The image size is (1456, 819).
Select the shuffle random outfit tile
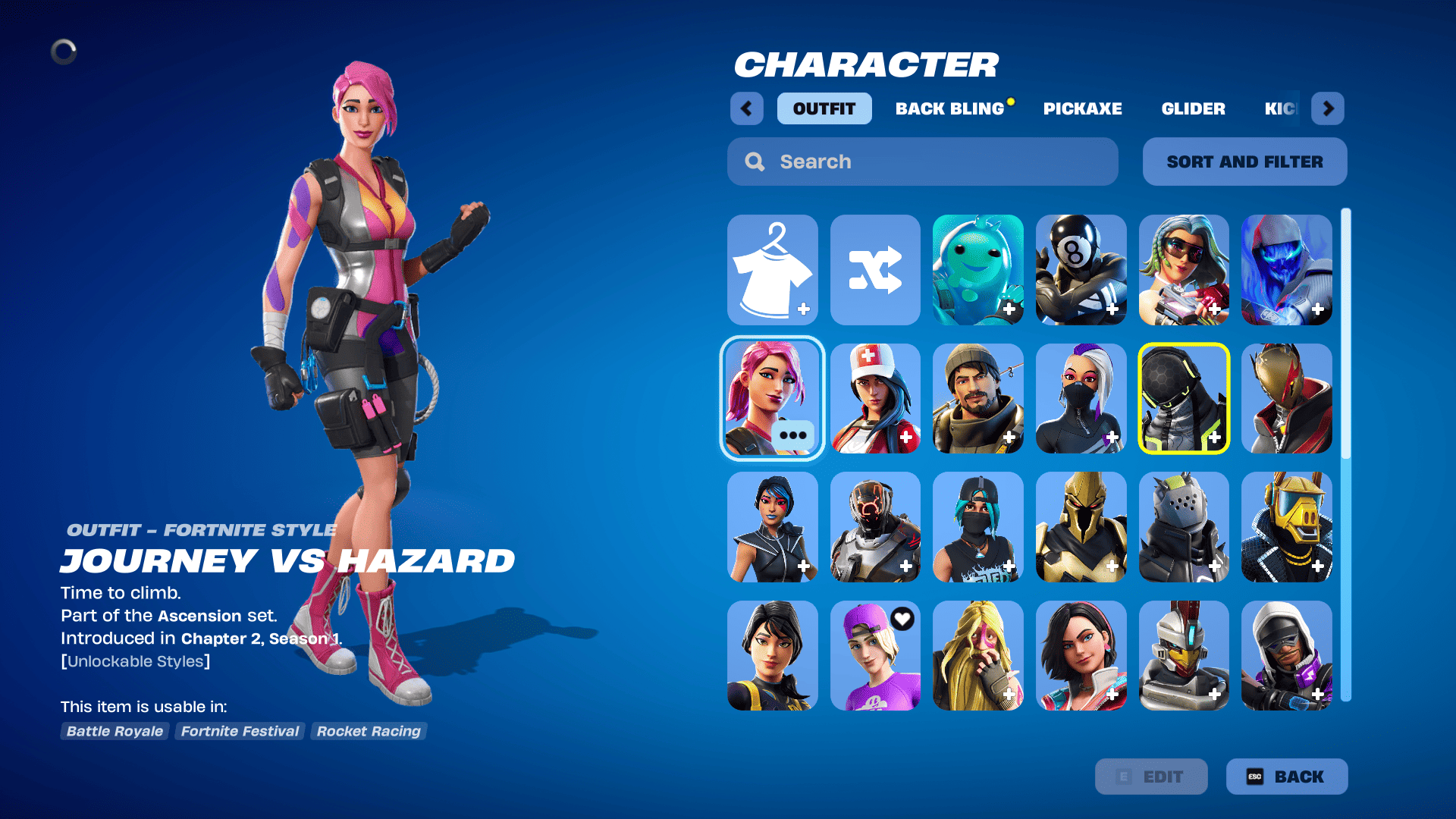pyautogui.click(x=875, y=270)
